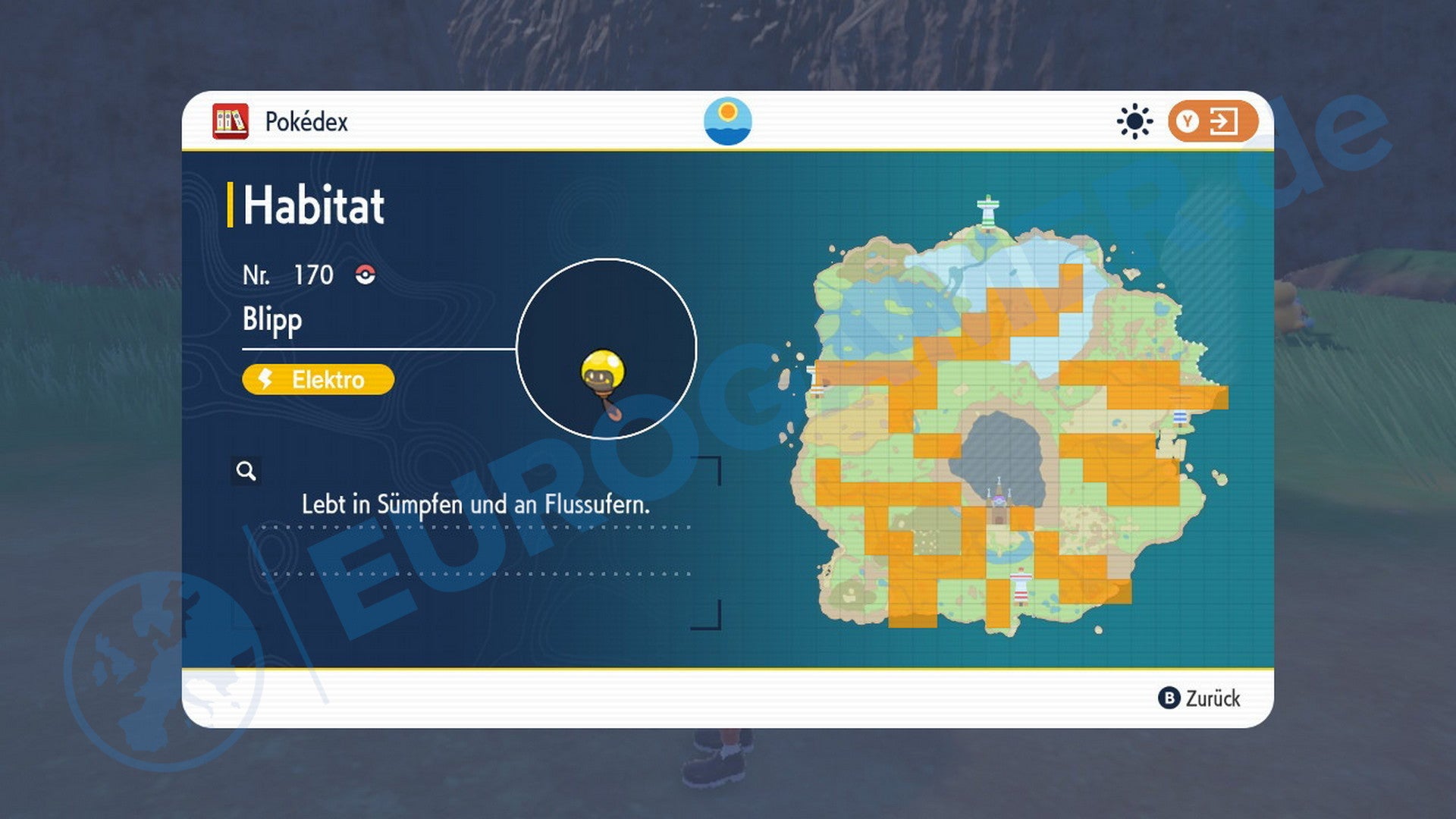Image resolution: width=1456 pixels, height=819 pixels.
Task: Click the lightning bolt inside the Elektro badge
Action: pos(265,380)
